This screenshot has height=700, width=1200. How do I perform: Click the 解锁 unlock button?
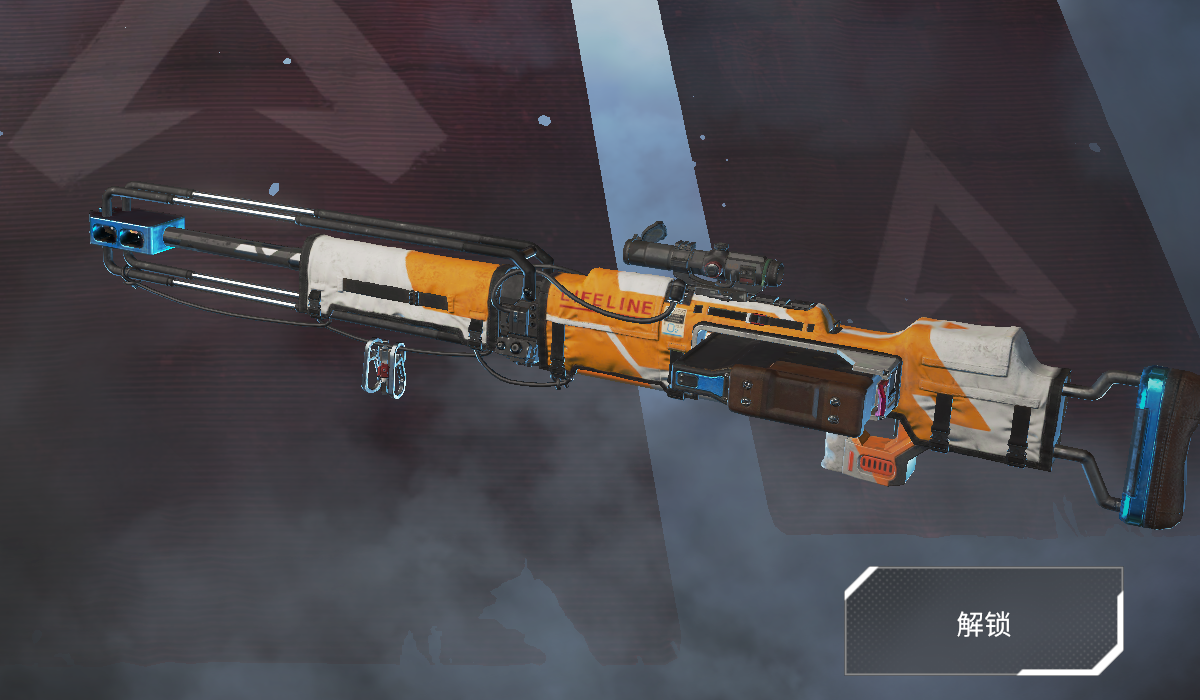click(x=983, y=621)
